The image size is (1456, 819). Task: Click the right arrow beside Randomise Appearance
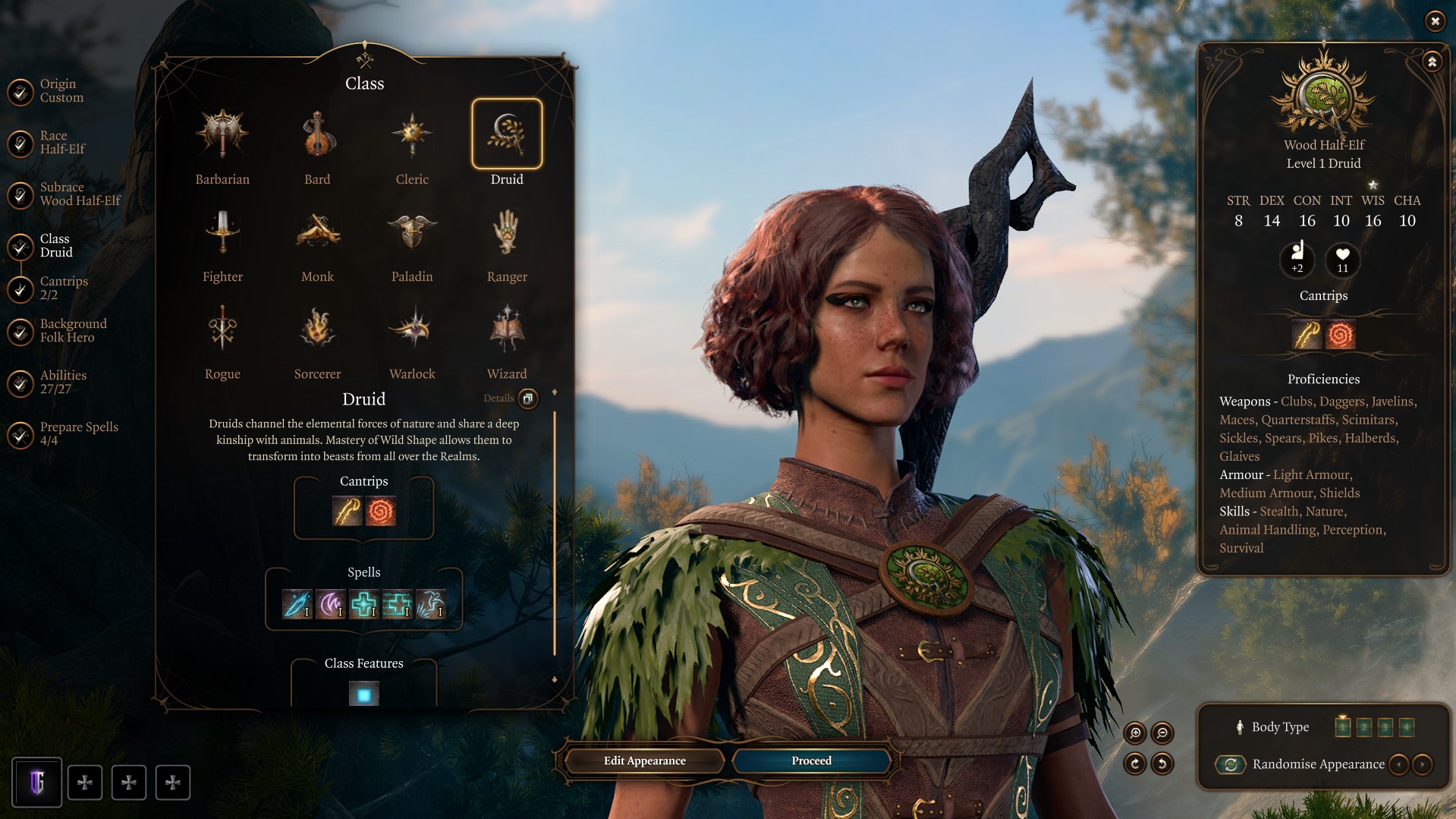pos(1422,764)
